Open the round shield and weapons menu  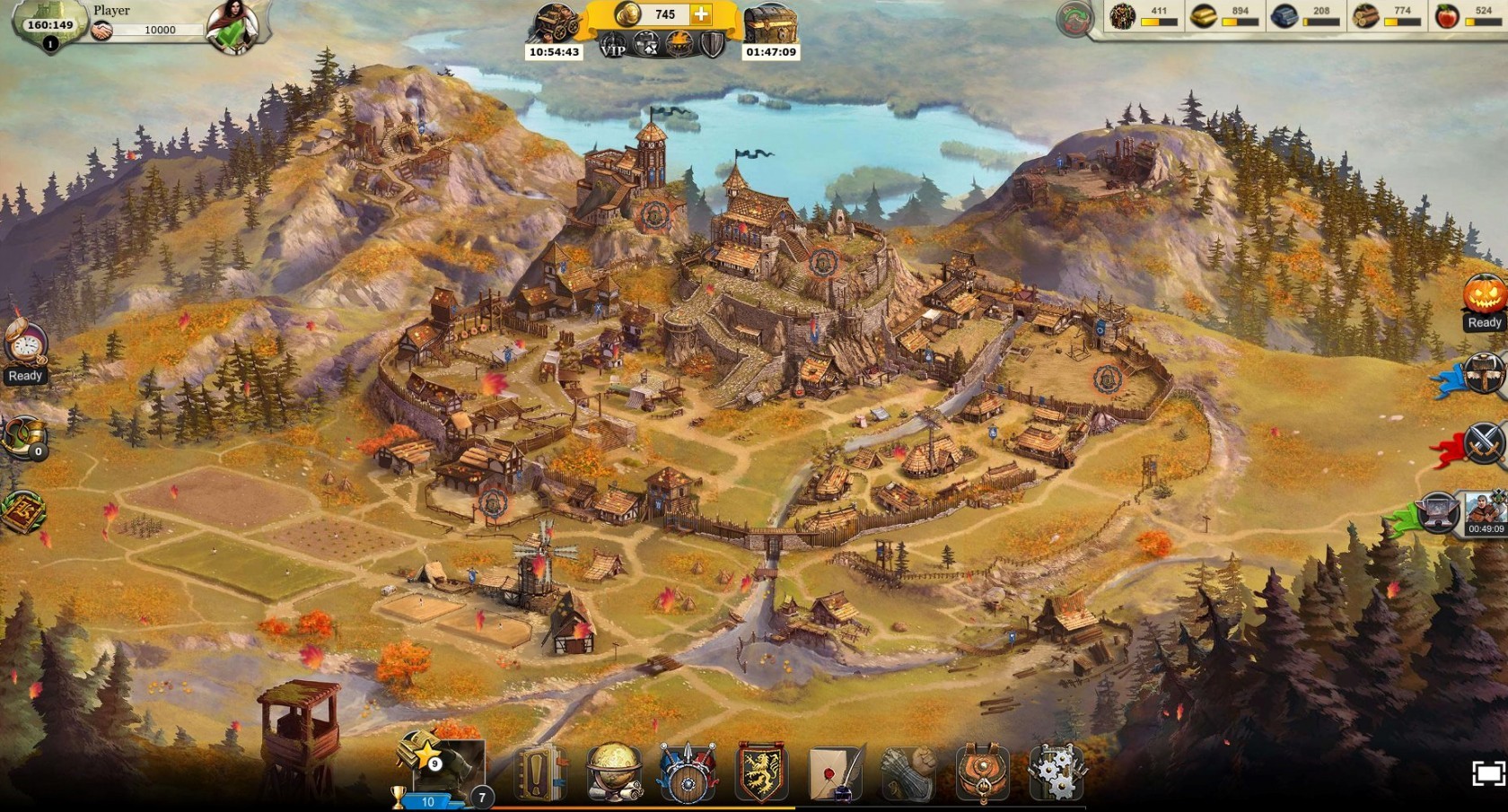coord(688,773)
